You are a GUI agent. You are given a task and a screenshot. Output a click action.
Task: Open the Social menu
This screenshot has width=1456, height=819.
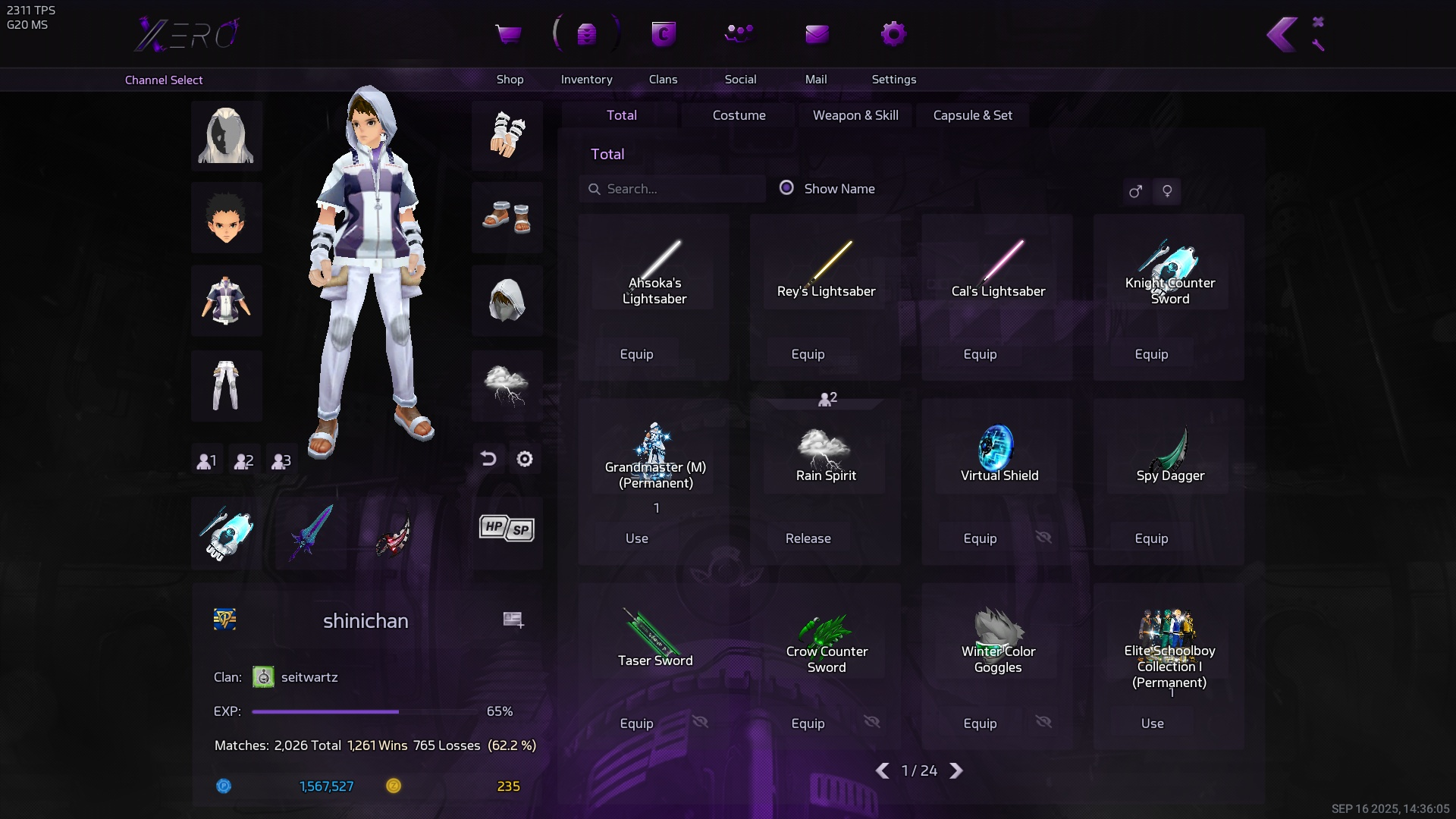click(x=739, y=35)
